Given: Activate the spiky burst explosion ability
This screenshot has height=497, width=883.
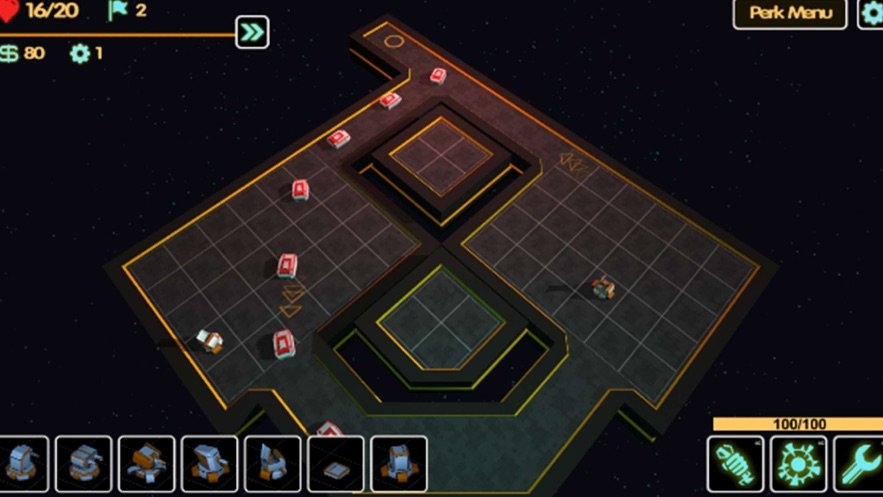Looking at the screenshot, I should pos(798,464).
